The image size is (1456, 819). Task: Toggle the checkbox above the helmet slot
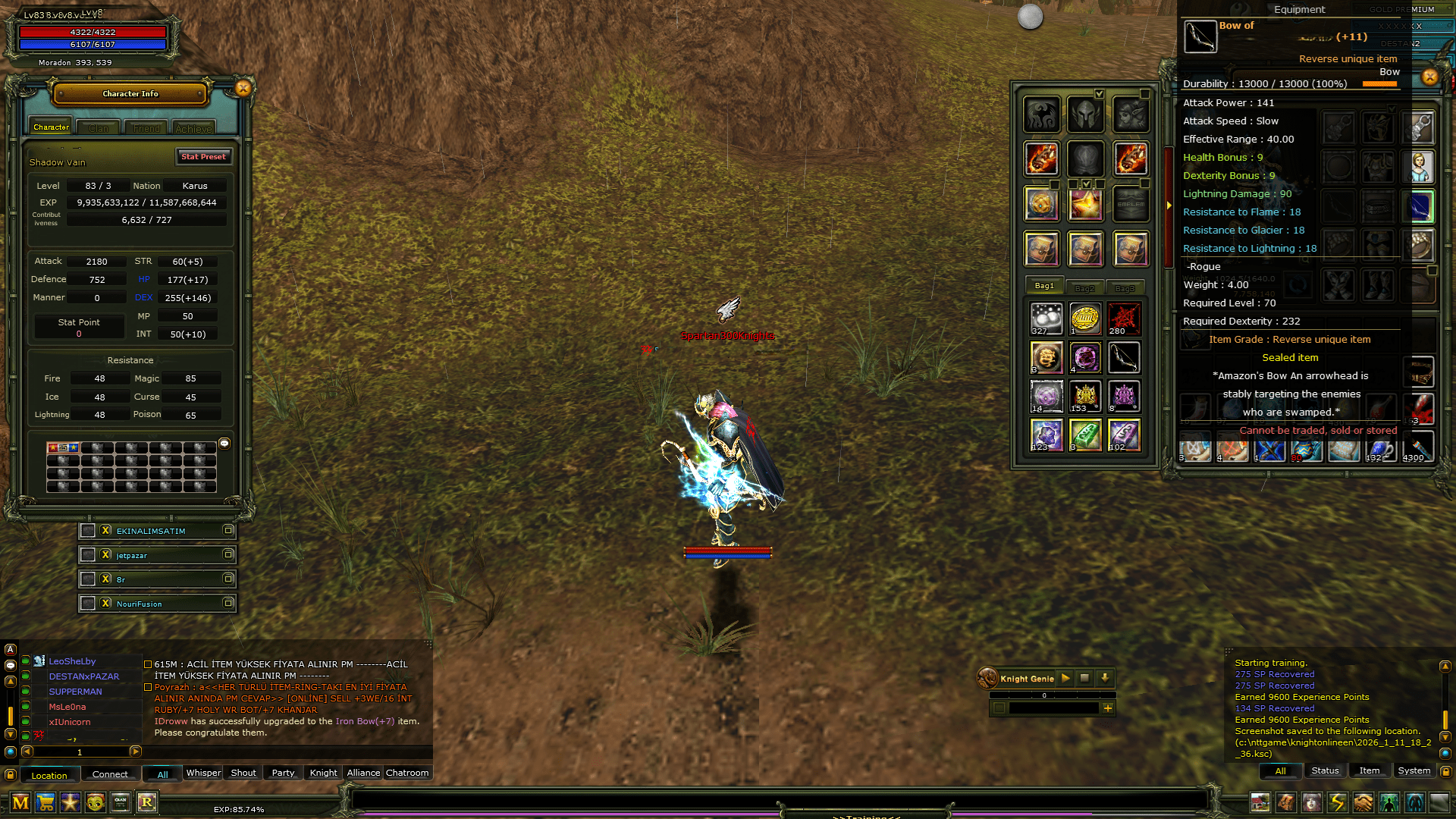tap(1099, 93)
